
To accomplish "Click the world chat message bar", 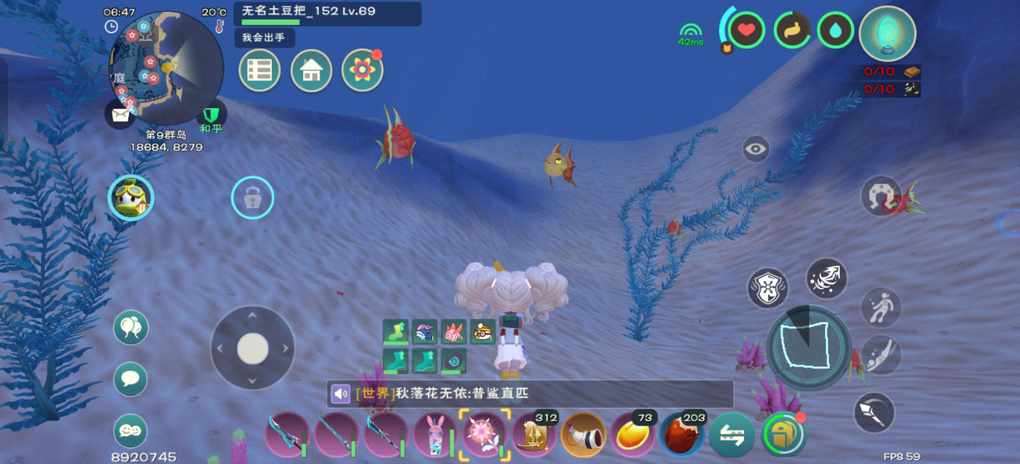I will [x=530, y=394].
